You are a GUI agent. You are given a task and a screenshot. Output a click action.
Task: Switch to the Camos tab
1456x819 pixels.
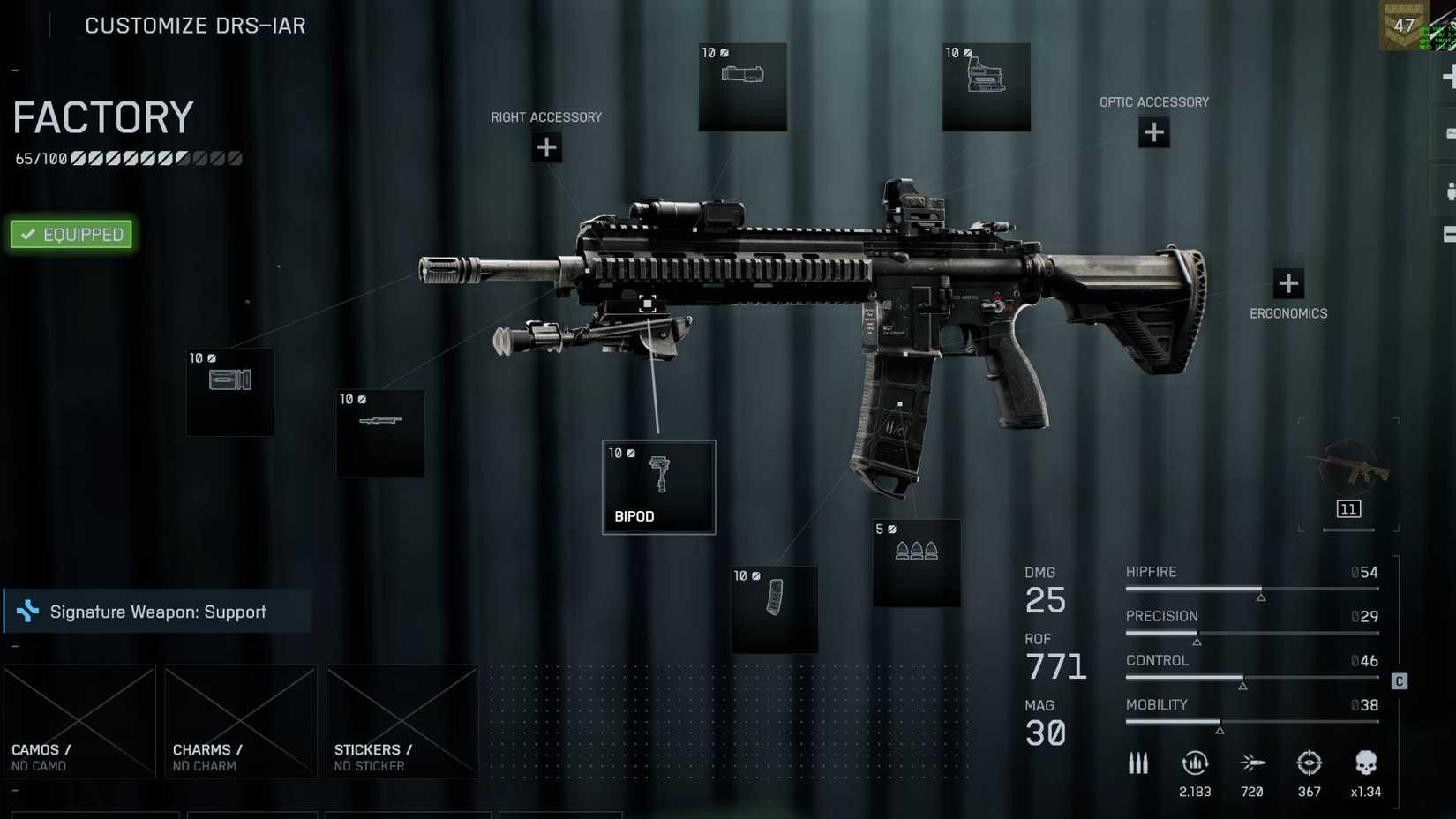79,721
